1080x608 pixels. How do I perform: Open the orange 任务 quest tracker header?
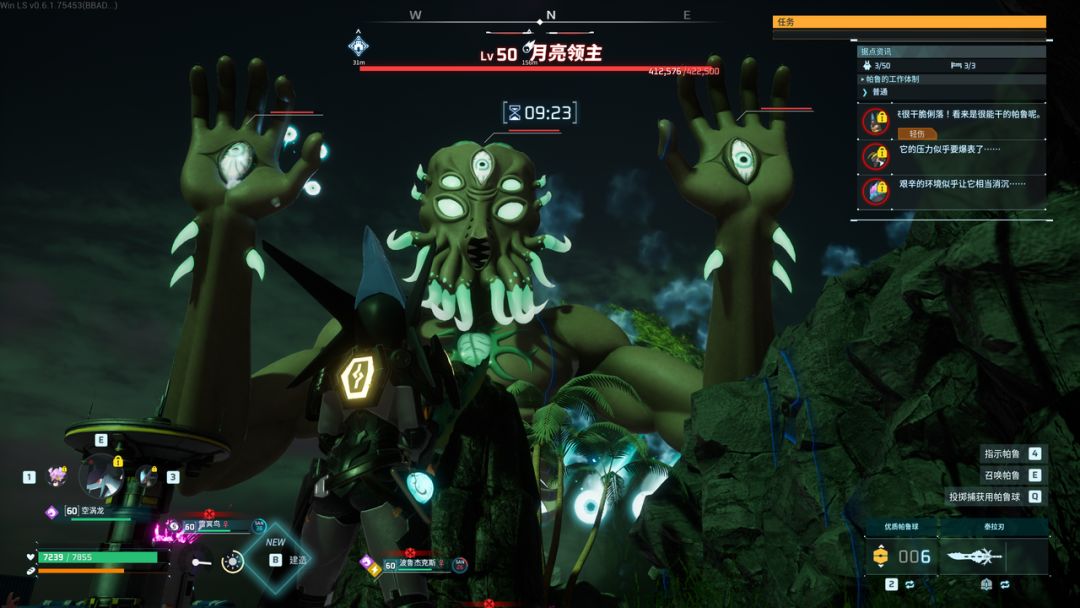pyautogui.click(x=909, y=22)
